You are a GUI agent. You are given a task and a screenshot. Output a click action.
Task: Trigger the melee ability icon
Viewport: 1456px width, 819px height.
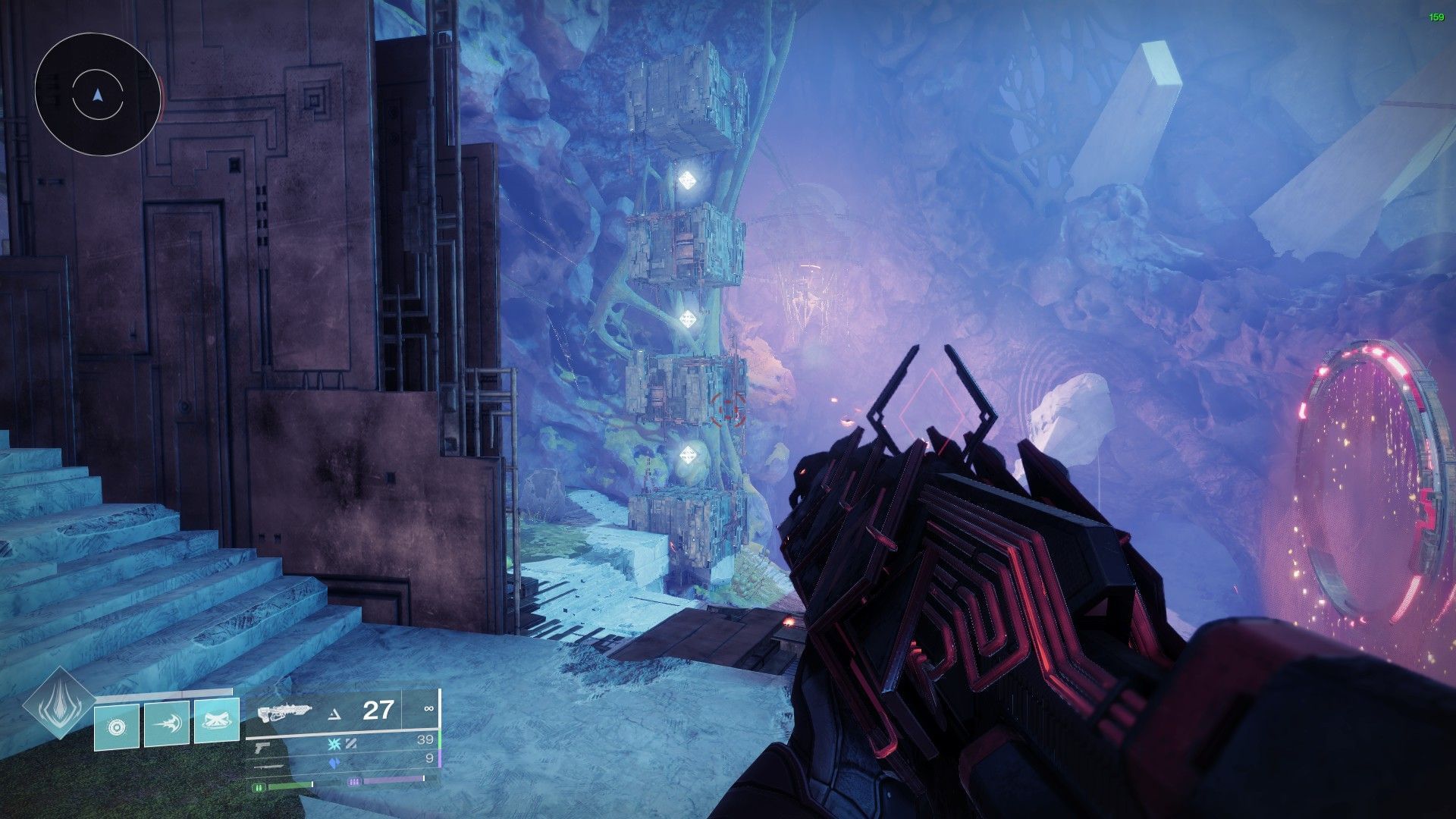pos(166,724)
